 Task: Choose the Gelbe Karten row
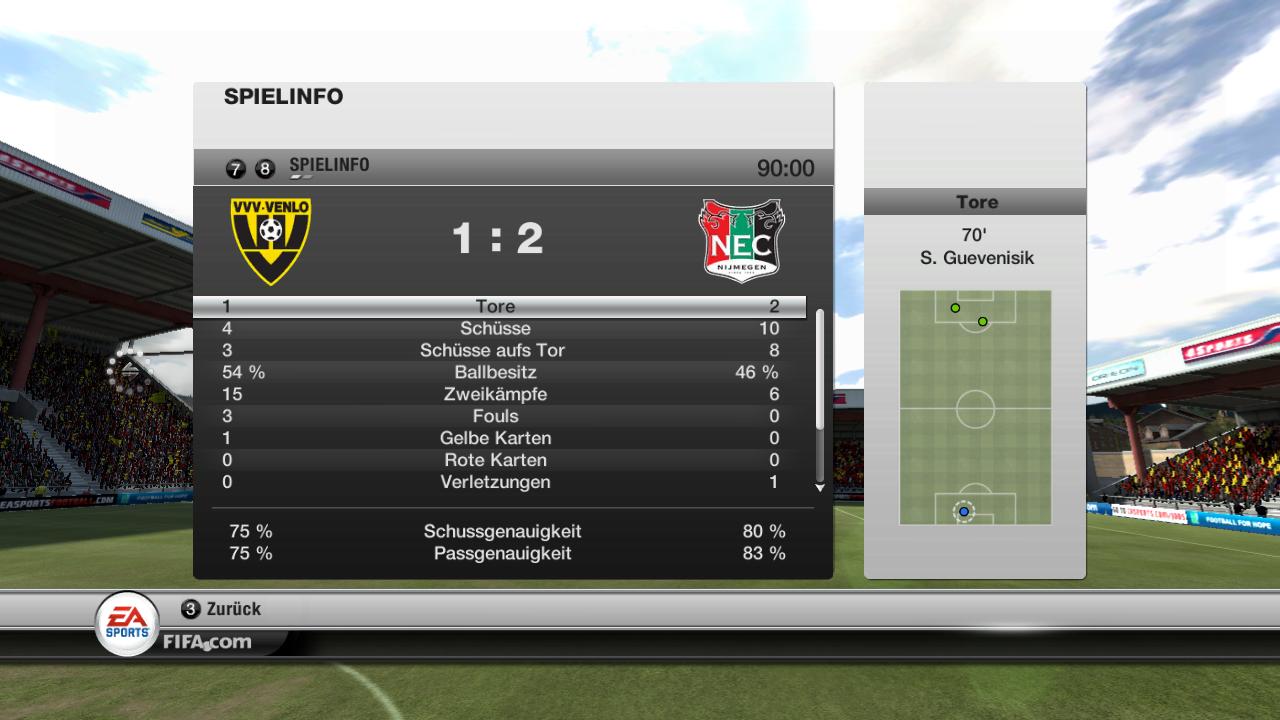click(497, 439)
